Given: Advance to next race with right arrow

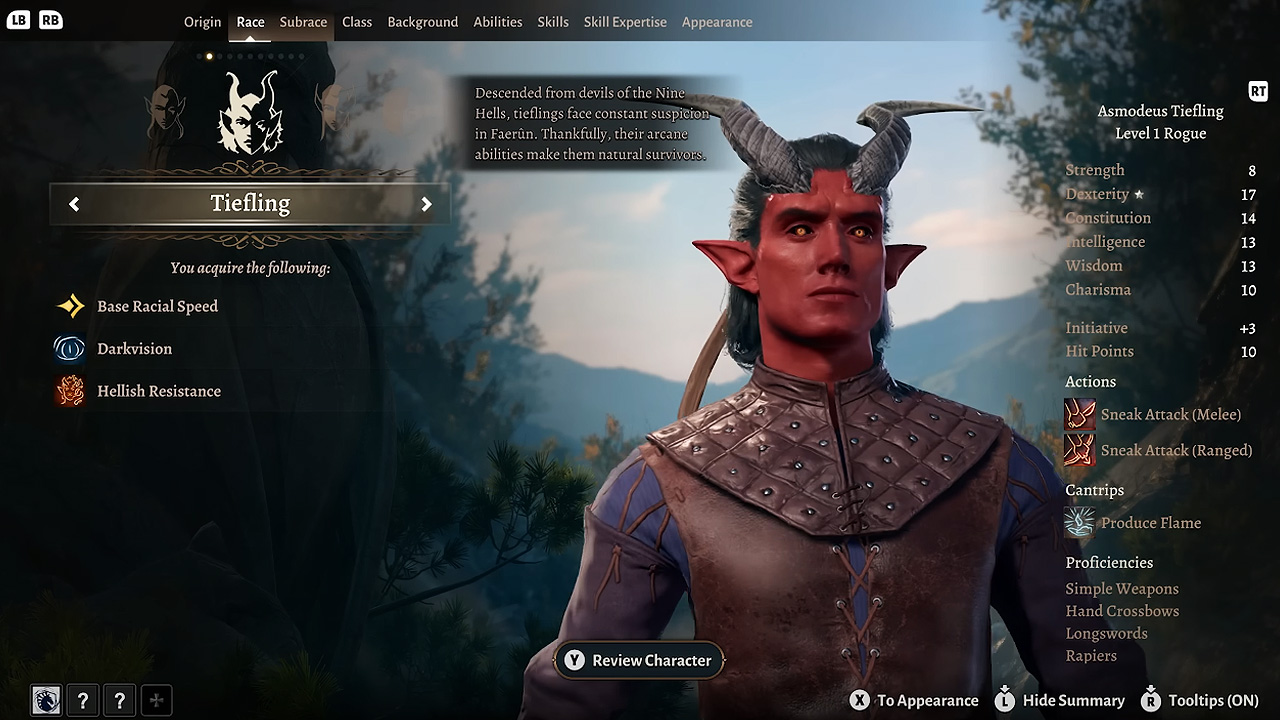Looking at the screenshot, I should coord(427,203).
